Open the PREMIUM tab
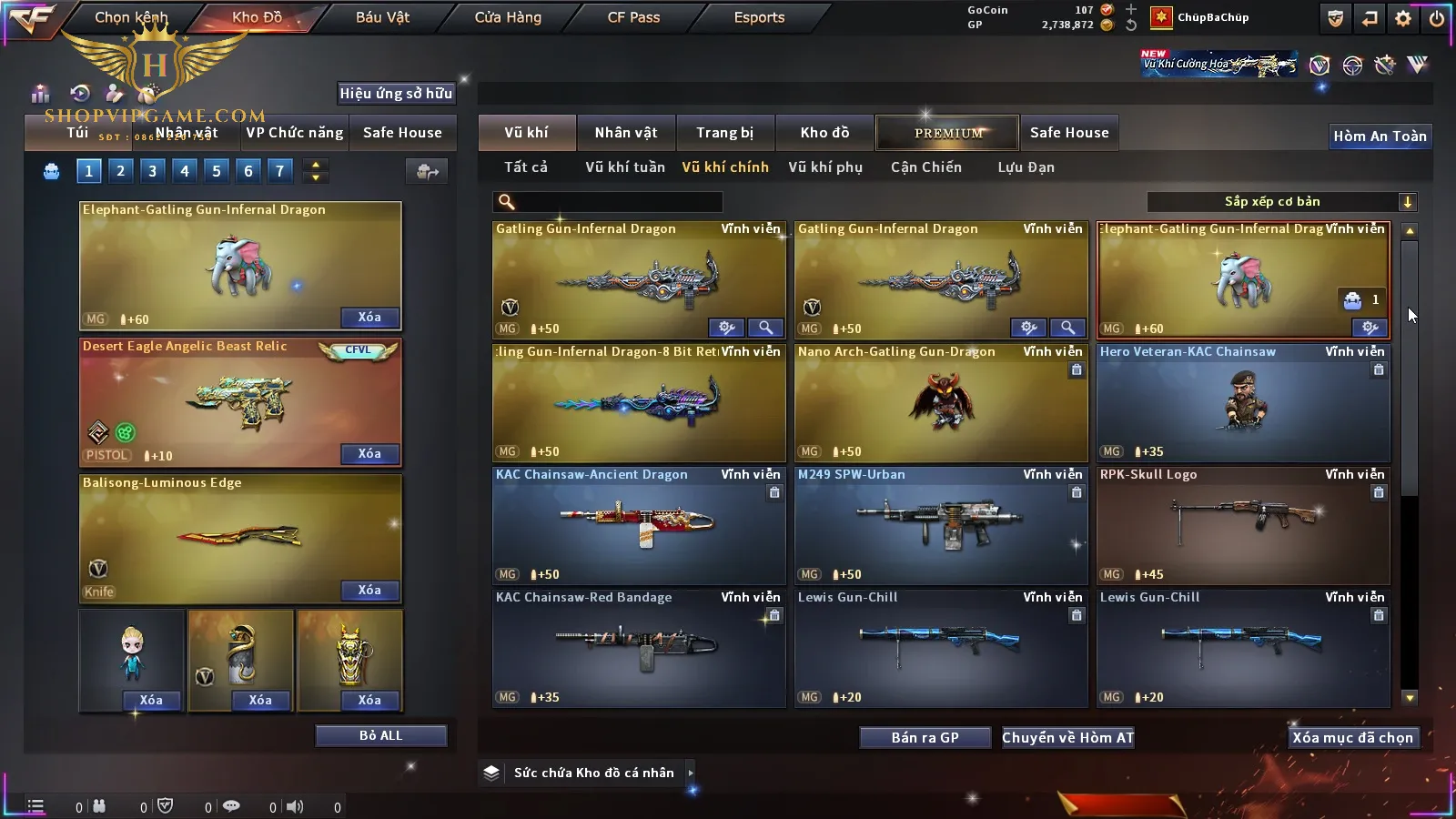 [947, 133]
